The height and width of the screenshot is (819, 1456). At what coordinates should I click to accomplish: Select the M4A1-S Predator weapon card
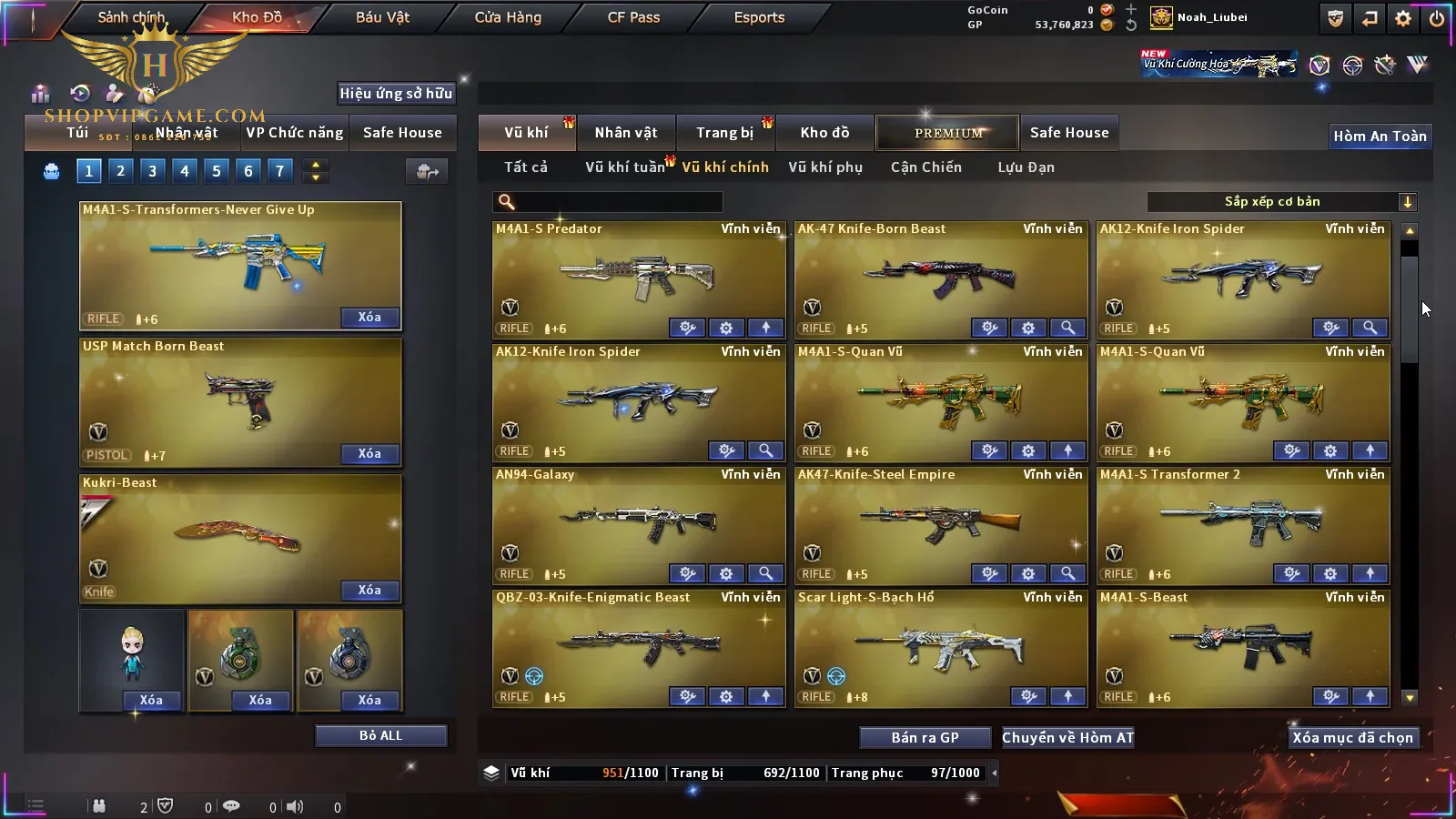[637, 278]
